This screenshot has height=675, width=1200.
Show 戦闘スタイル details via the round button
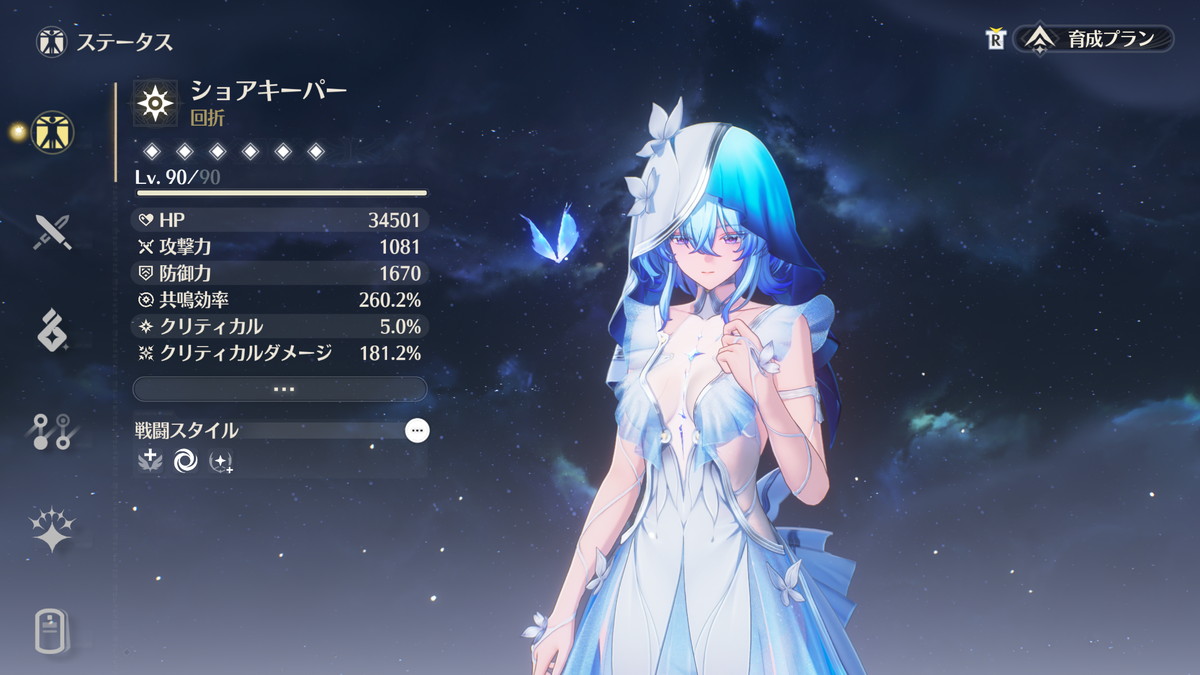tap(418, 431)
